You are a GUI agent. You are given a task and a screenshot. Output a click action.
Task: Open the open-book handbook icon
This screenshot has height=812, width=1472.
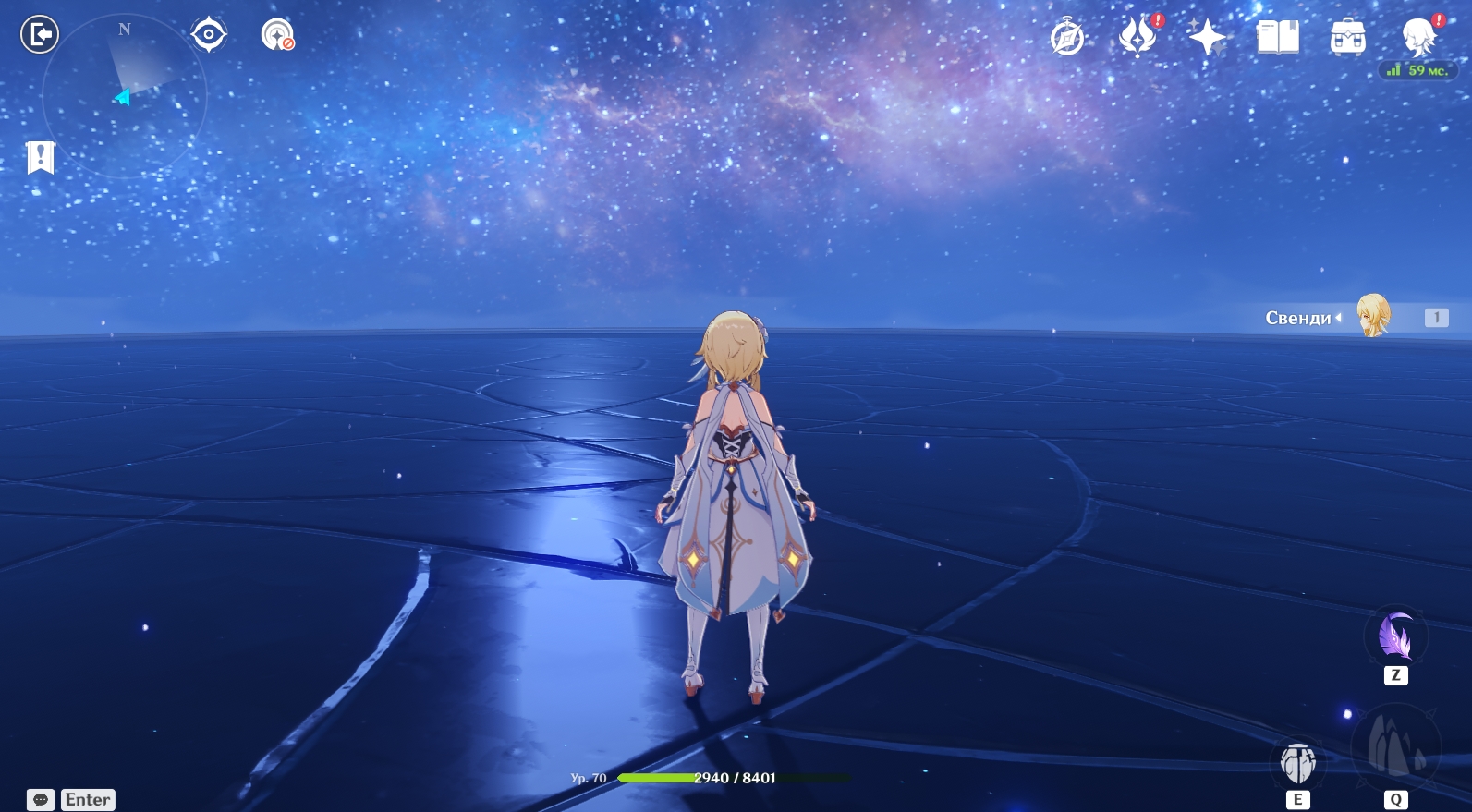click(x=1278, y=38)
